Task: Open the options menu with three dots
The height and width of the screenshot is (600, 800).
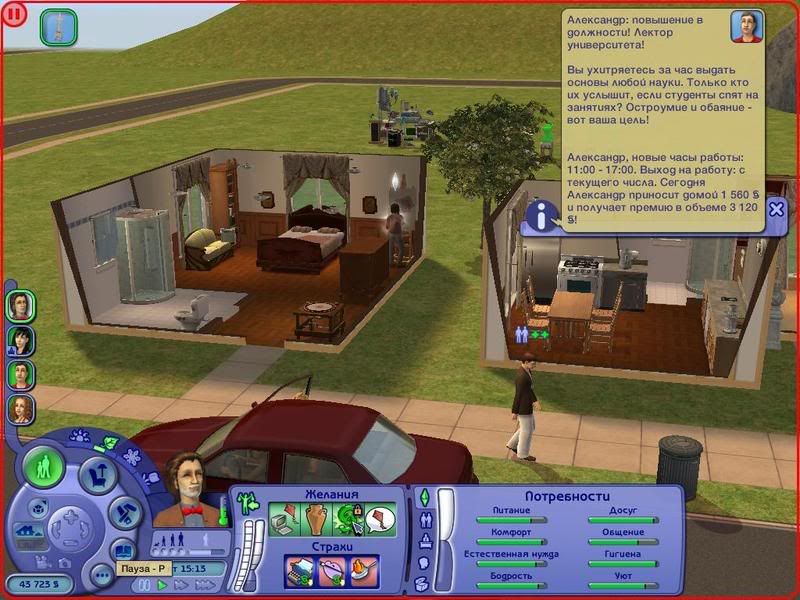Action: point(100,575)
